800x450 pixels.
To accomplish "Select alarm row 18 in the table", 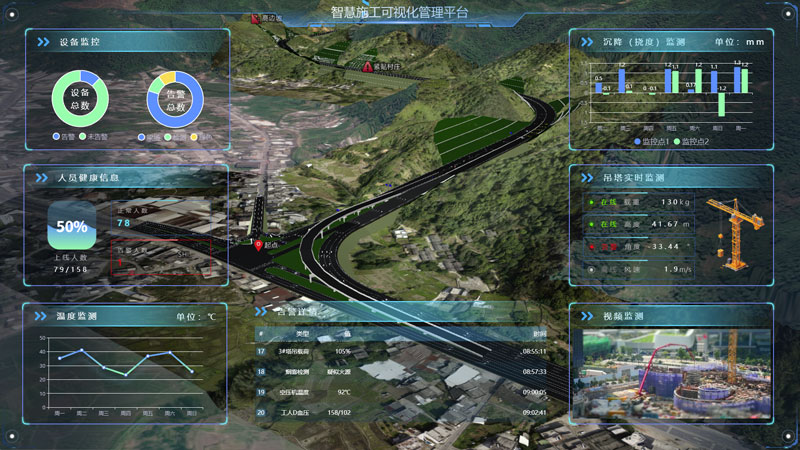I will tap(400, 372).
